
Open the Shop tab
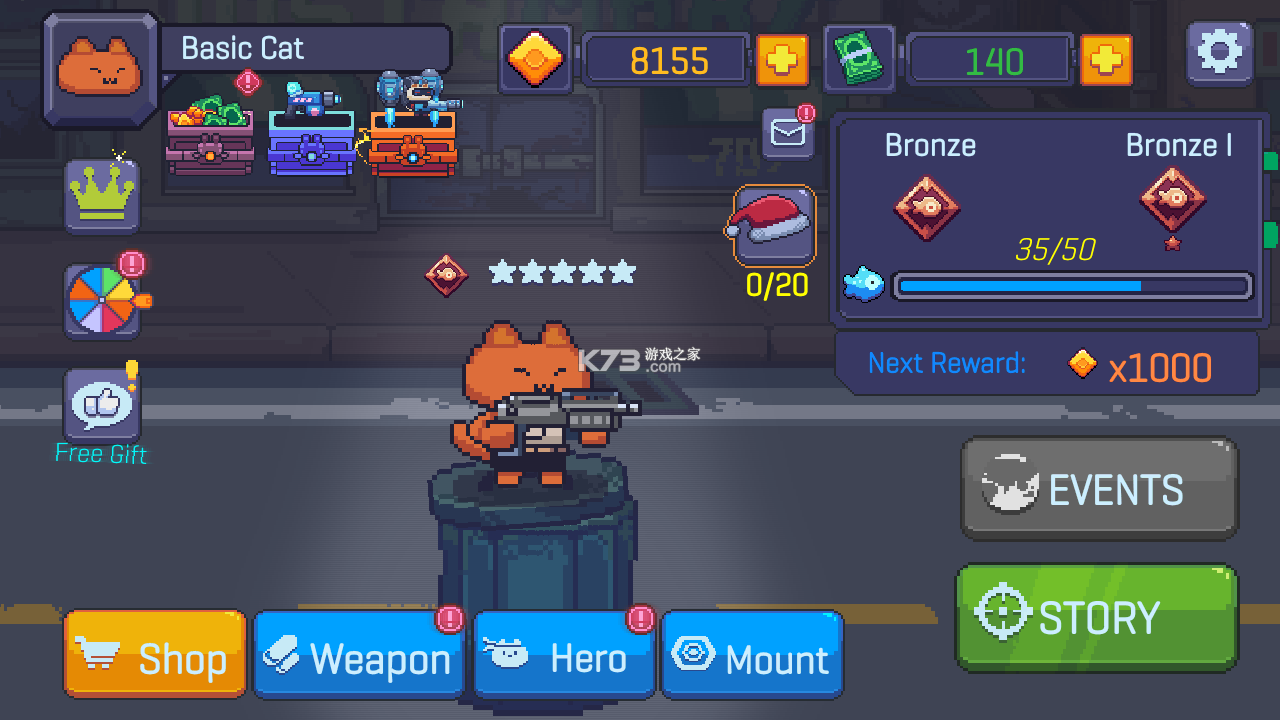(x=154, y=655)
